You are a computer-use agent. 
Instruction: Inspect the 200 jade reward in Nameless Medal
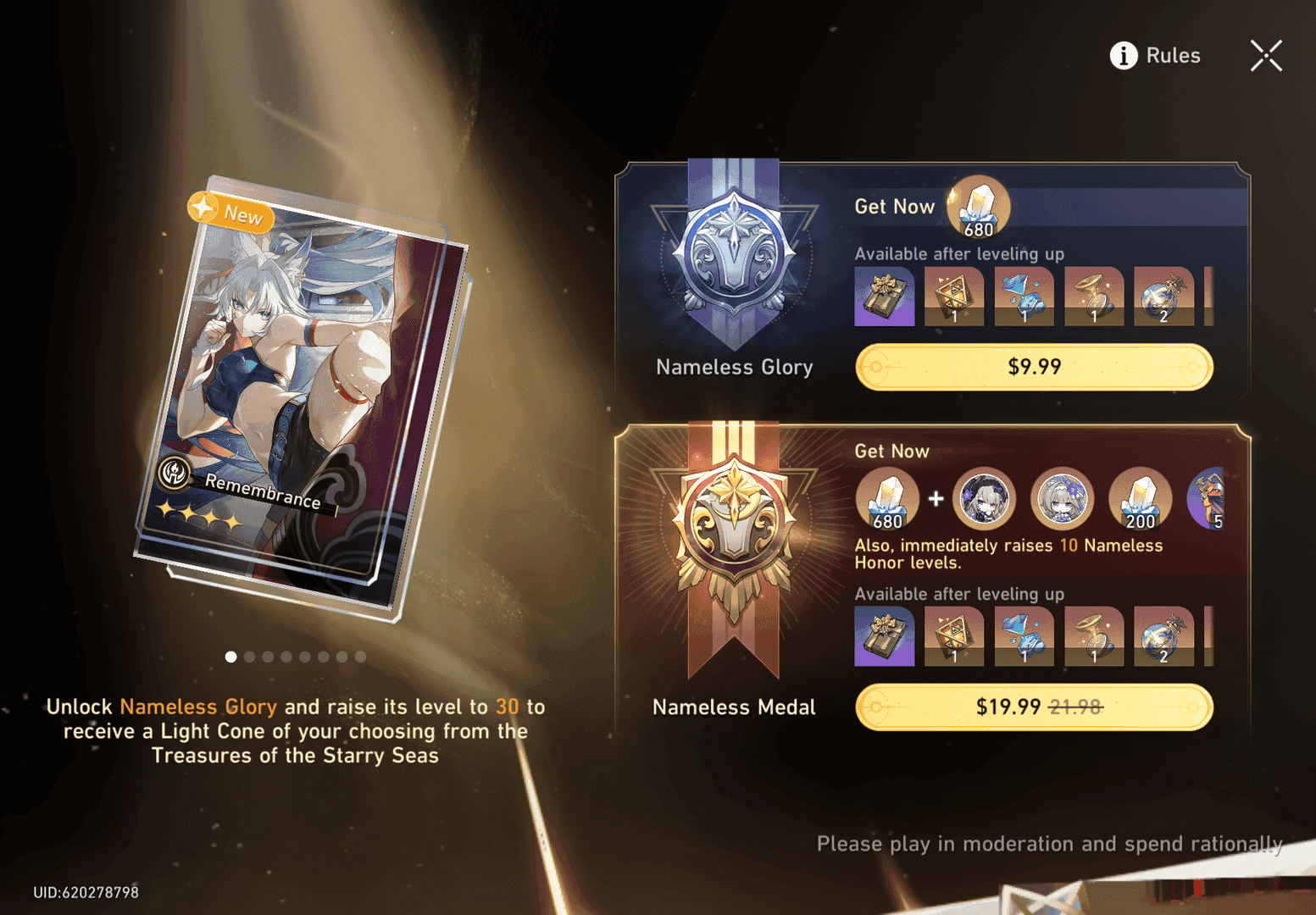click(x=1140, y=499)
